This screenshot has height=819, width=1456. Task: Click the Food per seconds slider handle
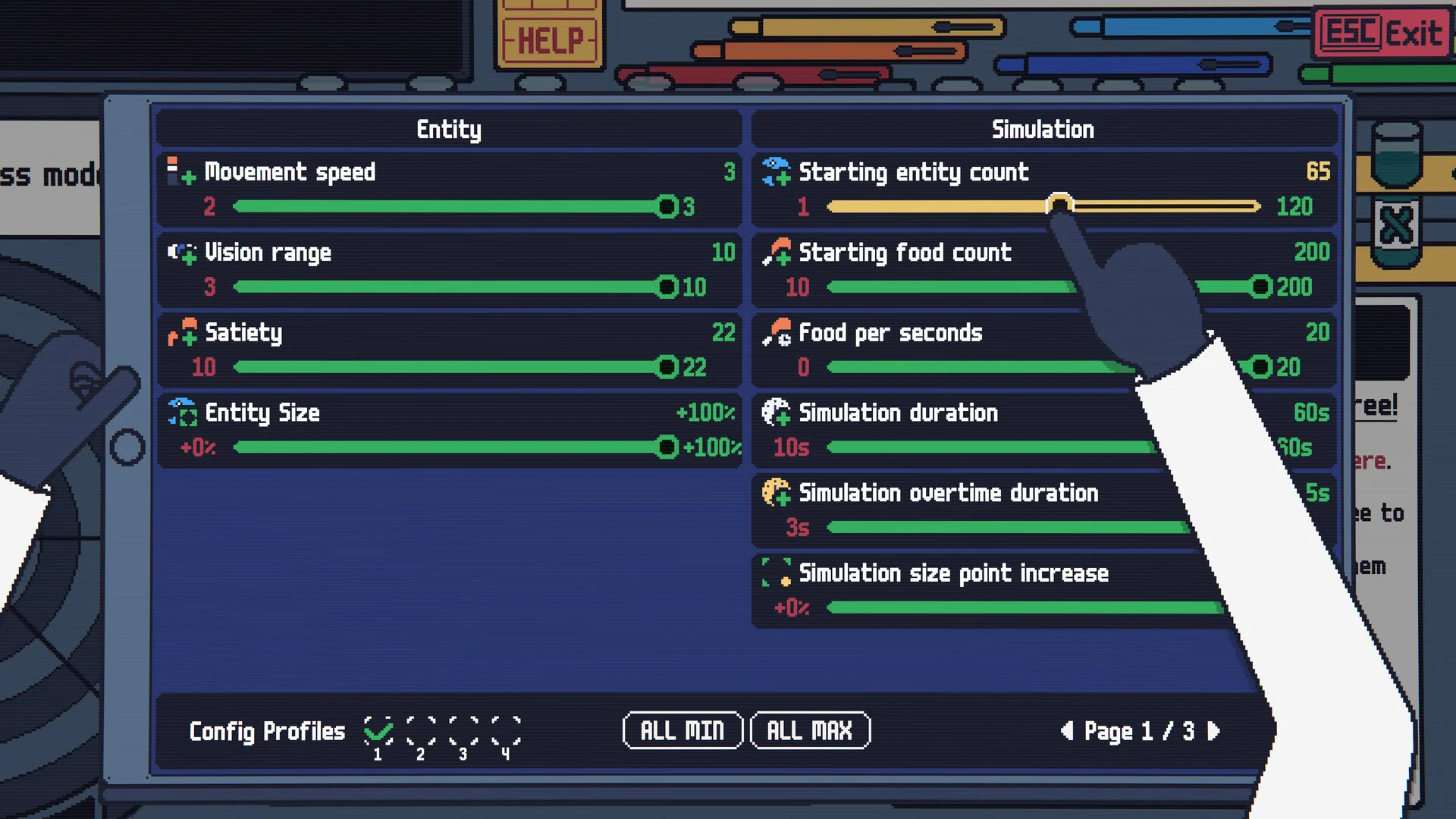click(x=1260, y=367)
